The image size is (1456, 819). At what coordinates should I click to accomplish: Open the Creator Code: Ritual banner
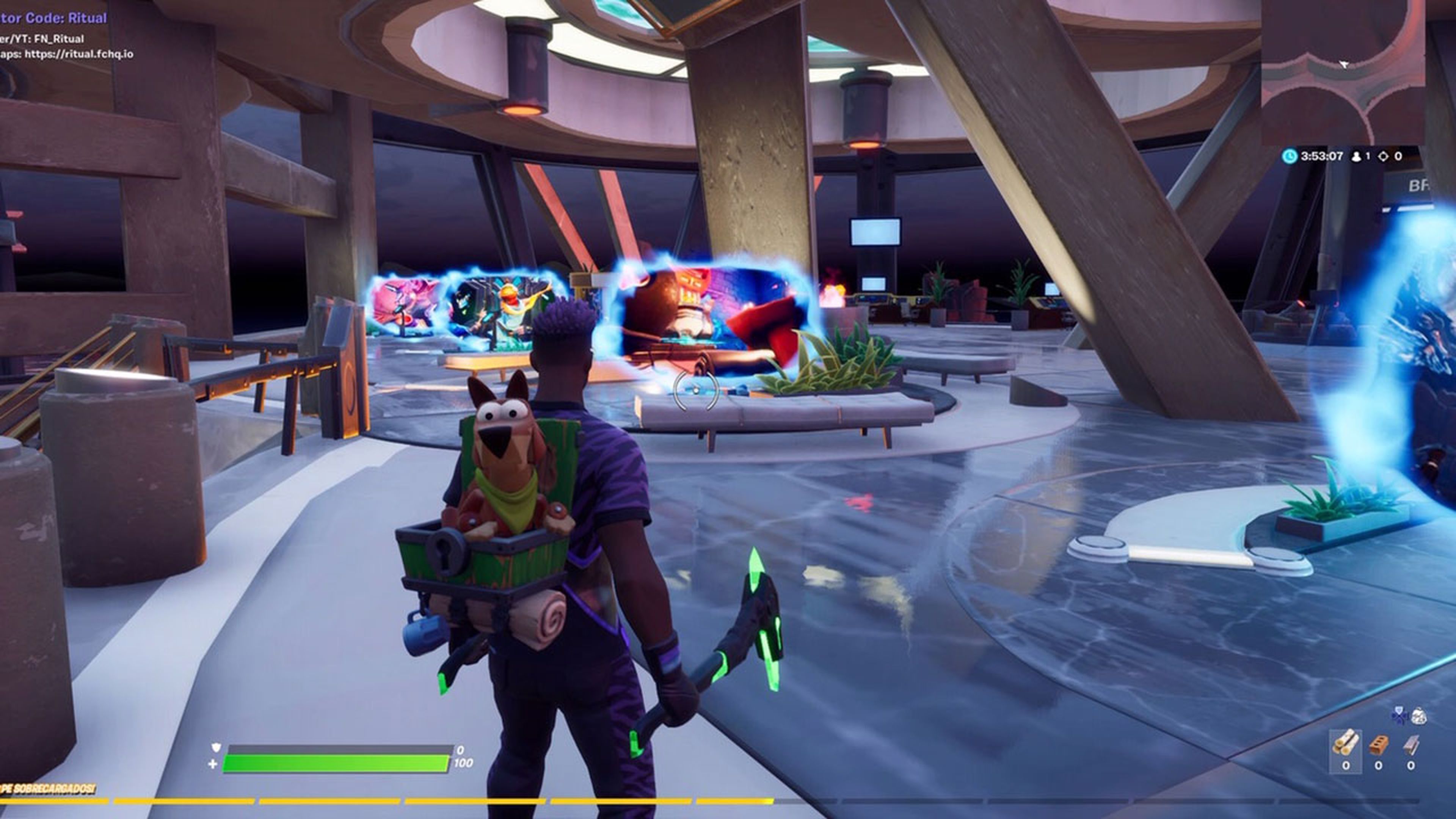click(53, 18)
